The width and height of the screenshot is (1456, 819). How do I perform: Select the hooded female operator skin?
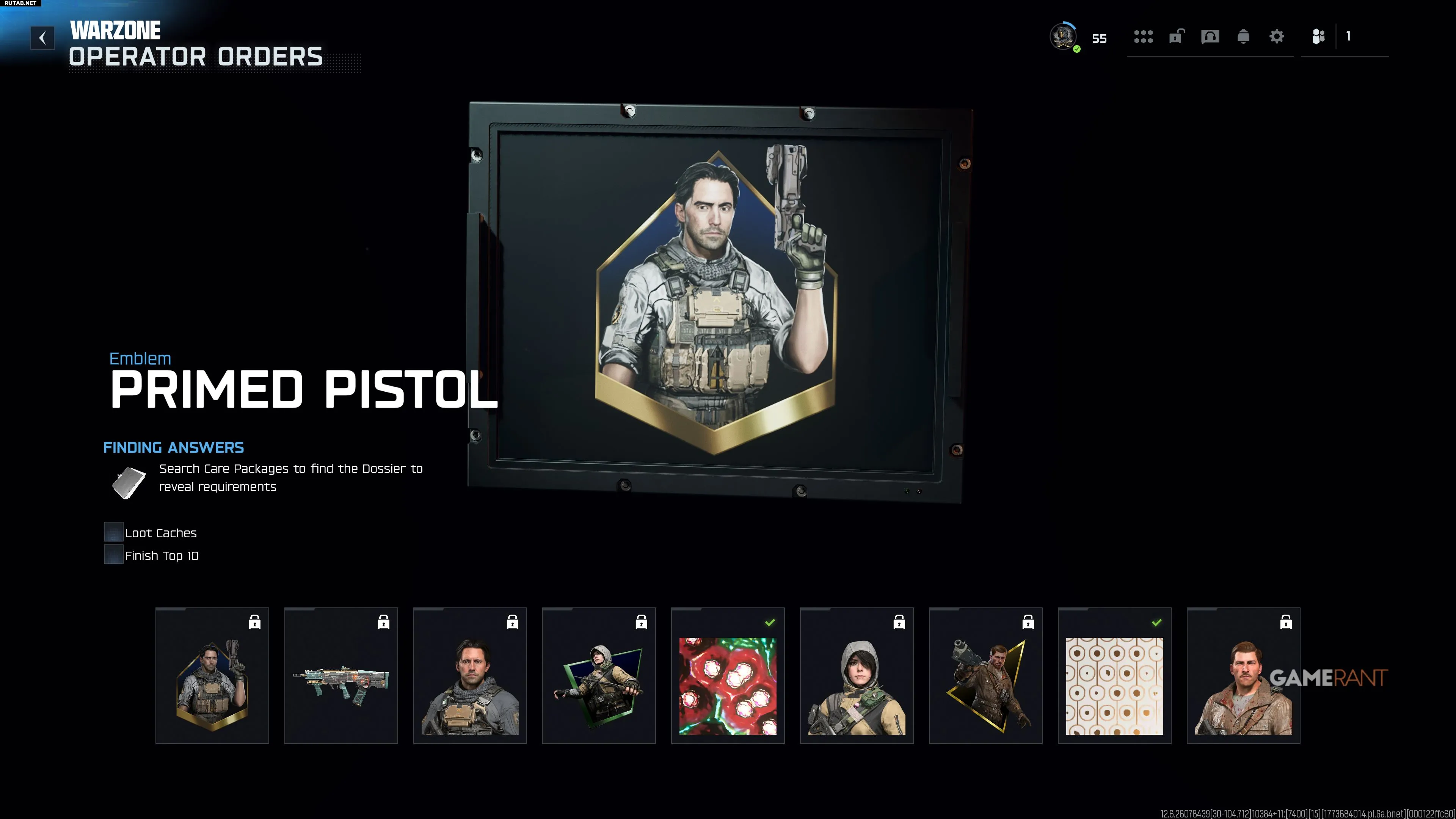click(856, 675)
